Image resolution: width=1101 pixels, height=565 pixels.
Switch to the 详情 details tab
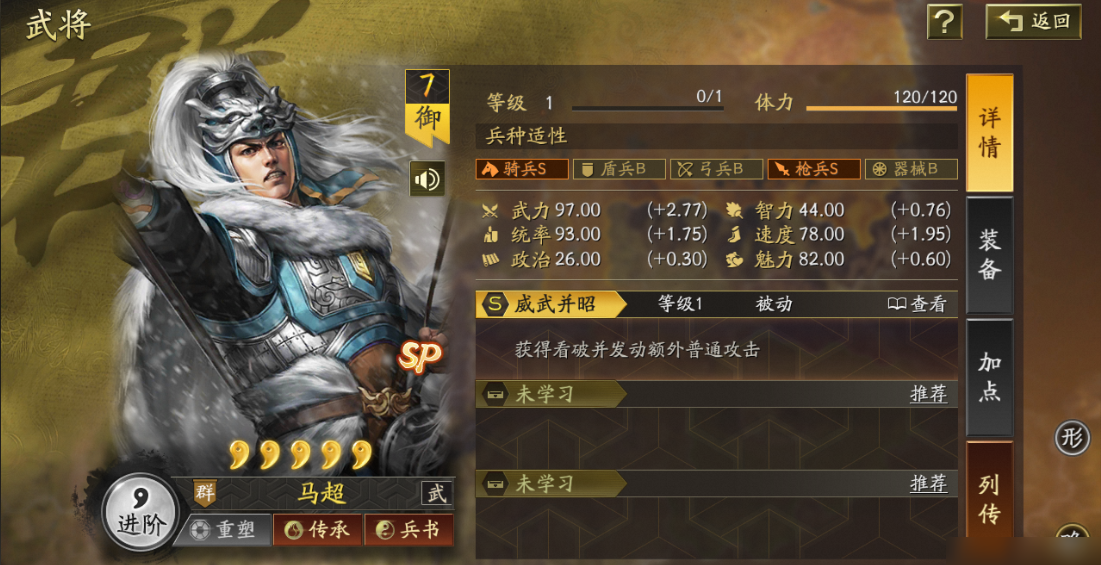click(989, 133)
